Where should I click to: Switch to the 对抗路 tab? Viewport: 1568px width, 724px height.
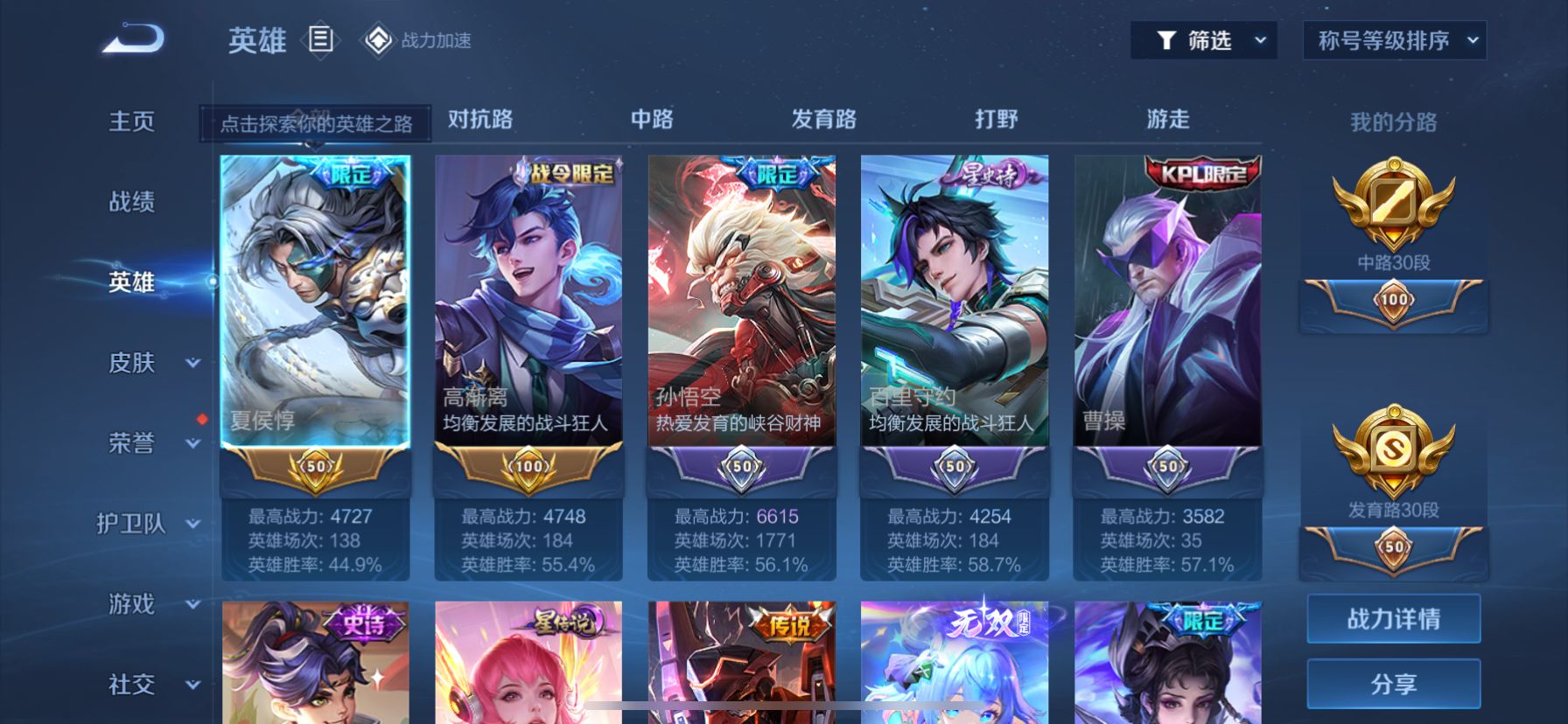(x=480, y=119)
